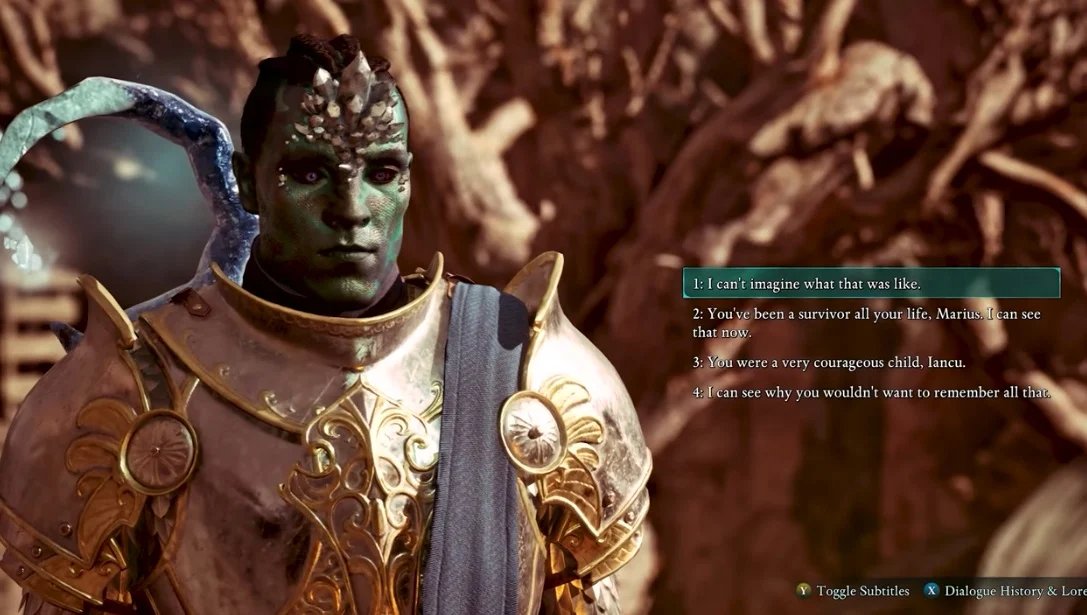Pick the "very courageous child, Iancu" response
The width and height of the screenshot is (1087, 615).
pyautogui.click(x=829, y=362)
